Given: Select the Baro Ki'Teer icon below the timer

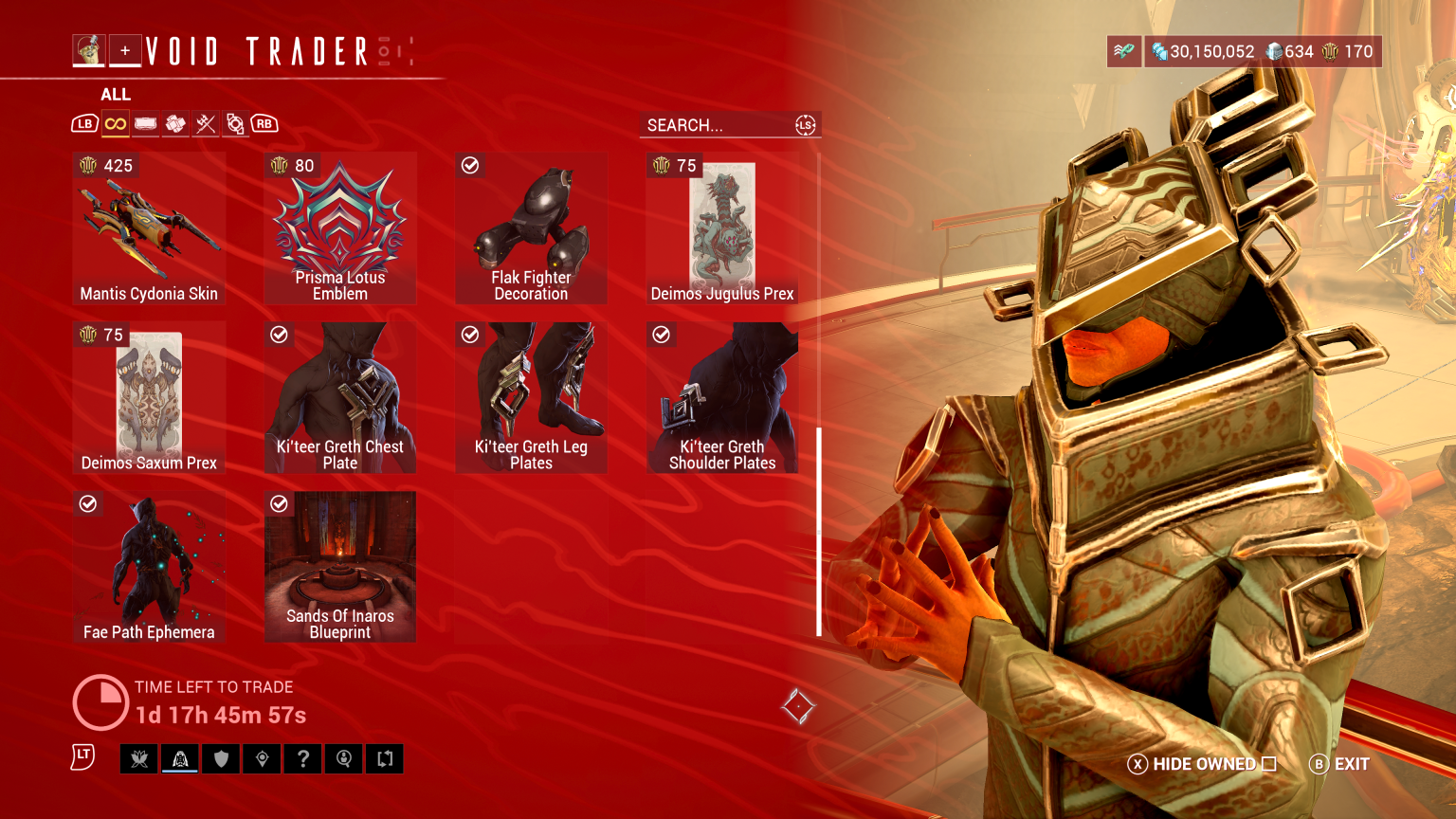Looking at the screenshot, I should click(x=179, y=758).
